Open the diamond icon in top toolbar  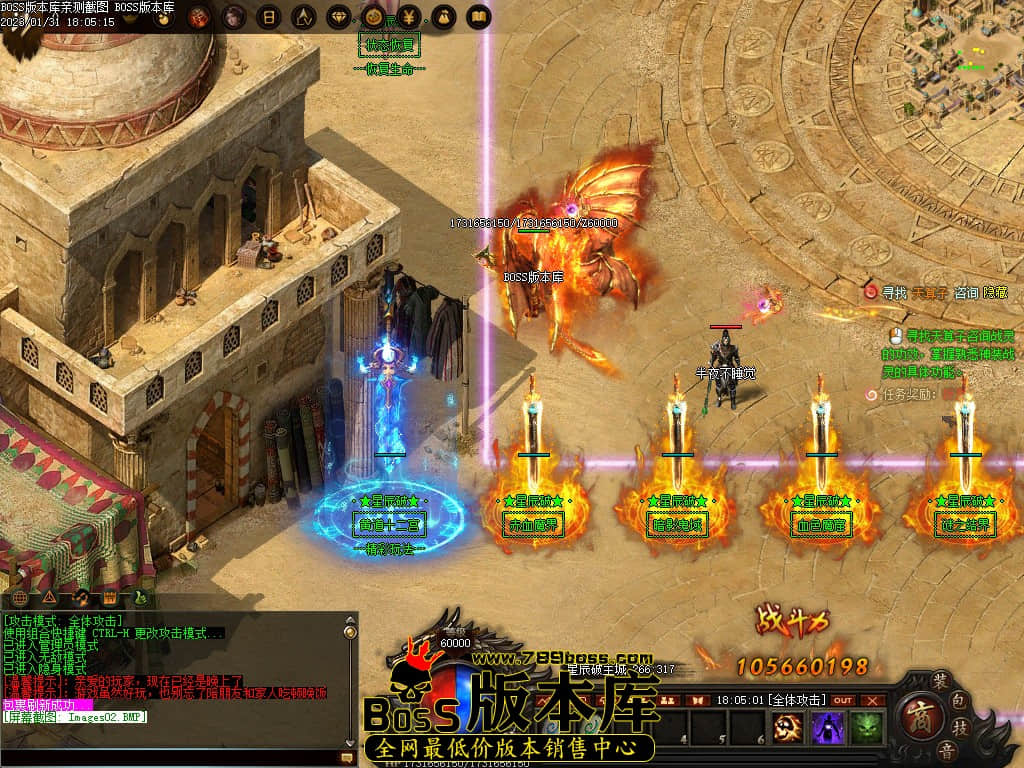(341, 17)
